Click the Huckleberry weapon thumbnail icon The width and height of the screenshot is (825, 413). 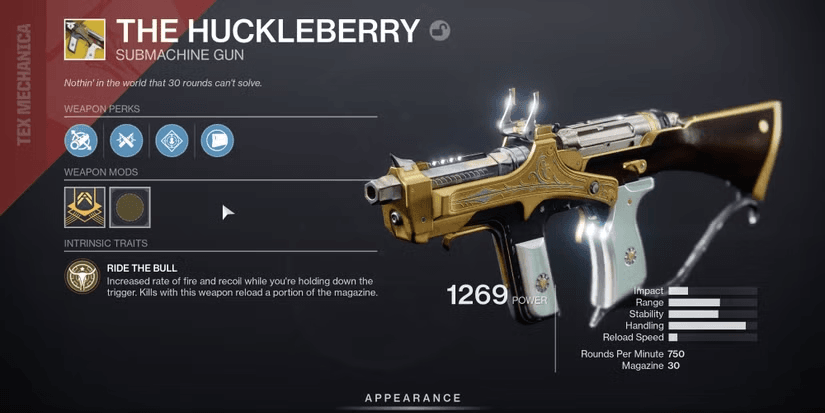(83, 37)
